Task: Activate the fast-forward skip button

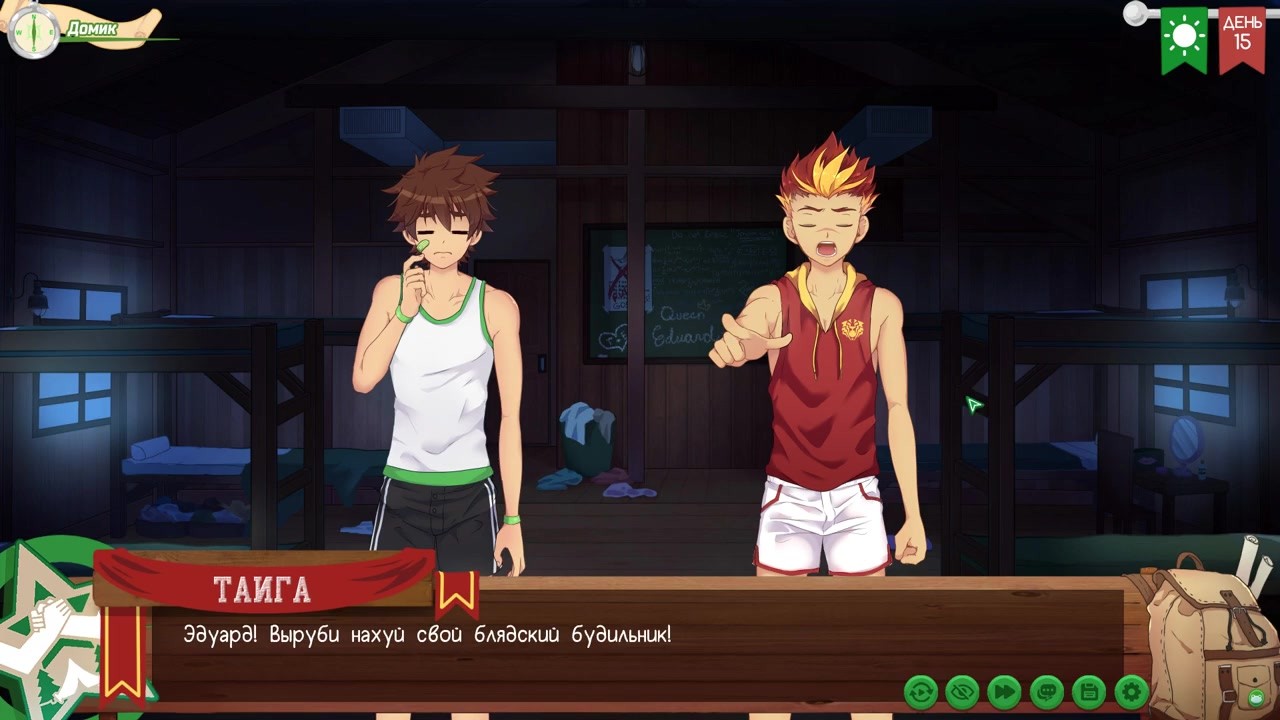Action: (x=1004, y=691)
